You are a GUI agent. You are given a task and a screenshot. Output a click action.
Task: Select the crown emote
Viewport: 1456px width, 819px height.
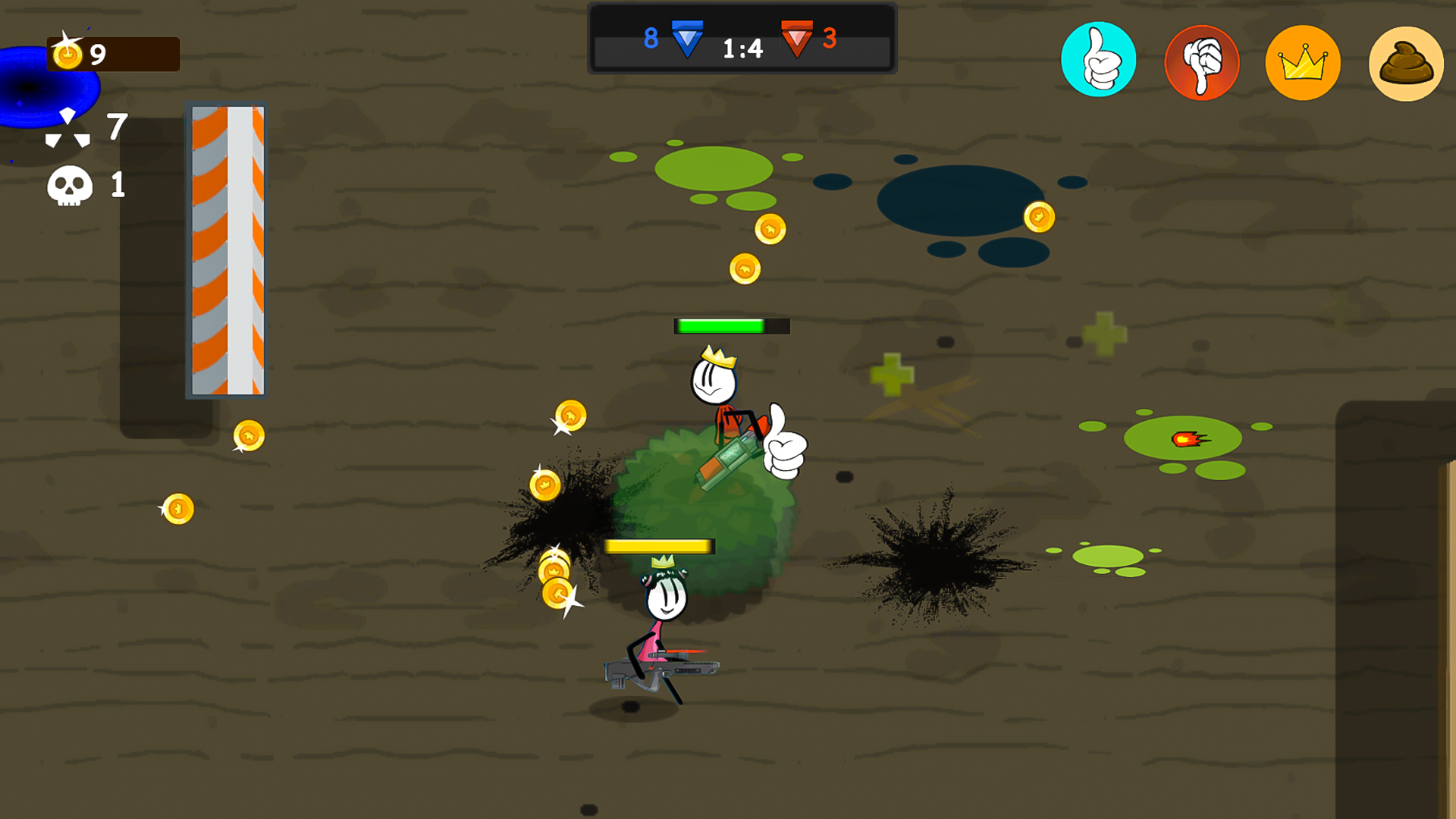point(1301,61)
